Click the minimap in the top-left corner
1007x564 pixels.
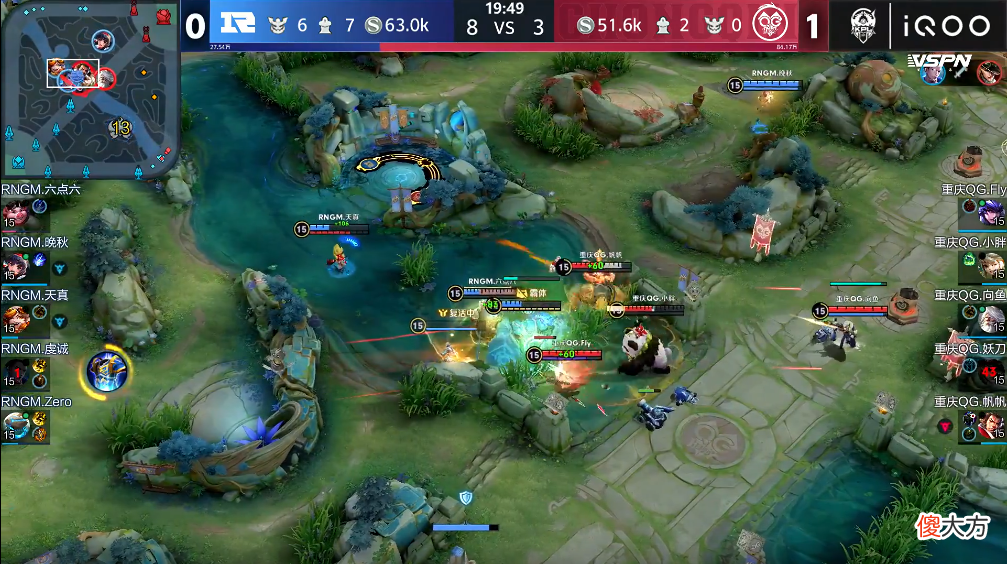(x=90, y=88)
